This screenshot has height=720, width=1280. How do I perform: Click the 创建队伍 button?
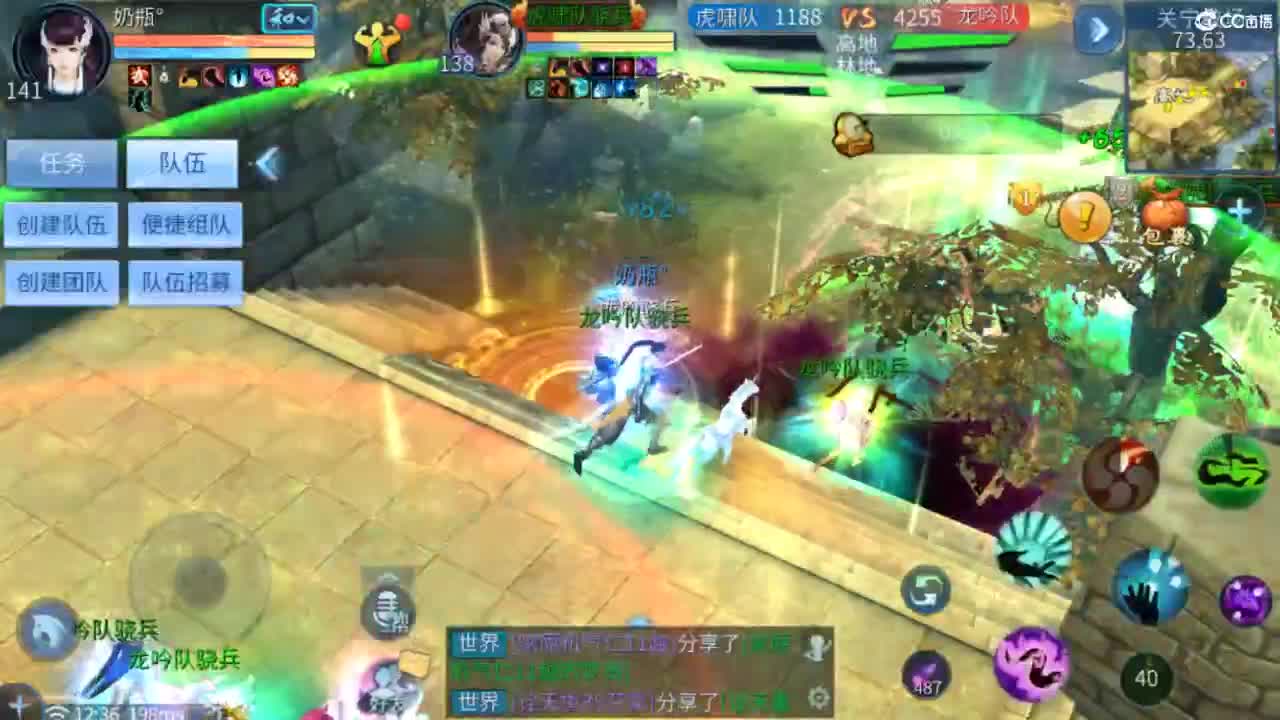pos(62,222)
